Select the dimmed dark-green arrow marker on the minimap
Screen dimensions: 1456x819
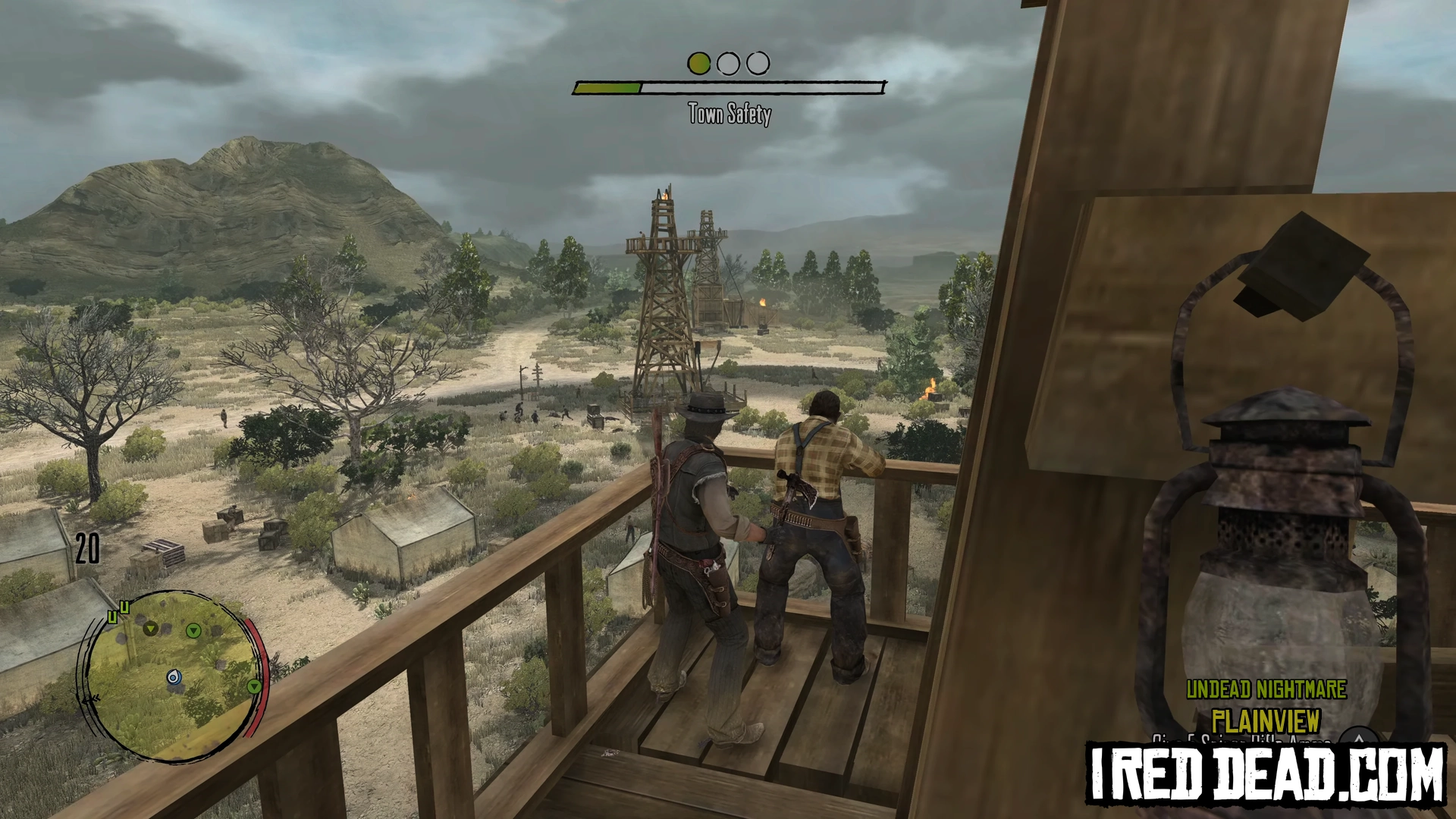(151, 628)
